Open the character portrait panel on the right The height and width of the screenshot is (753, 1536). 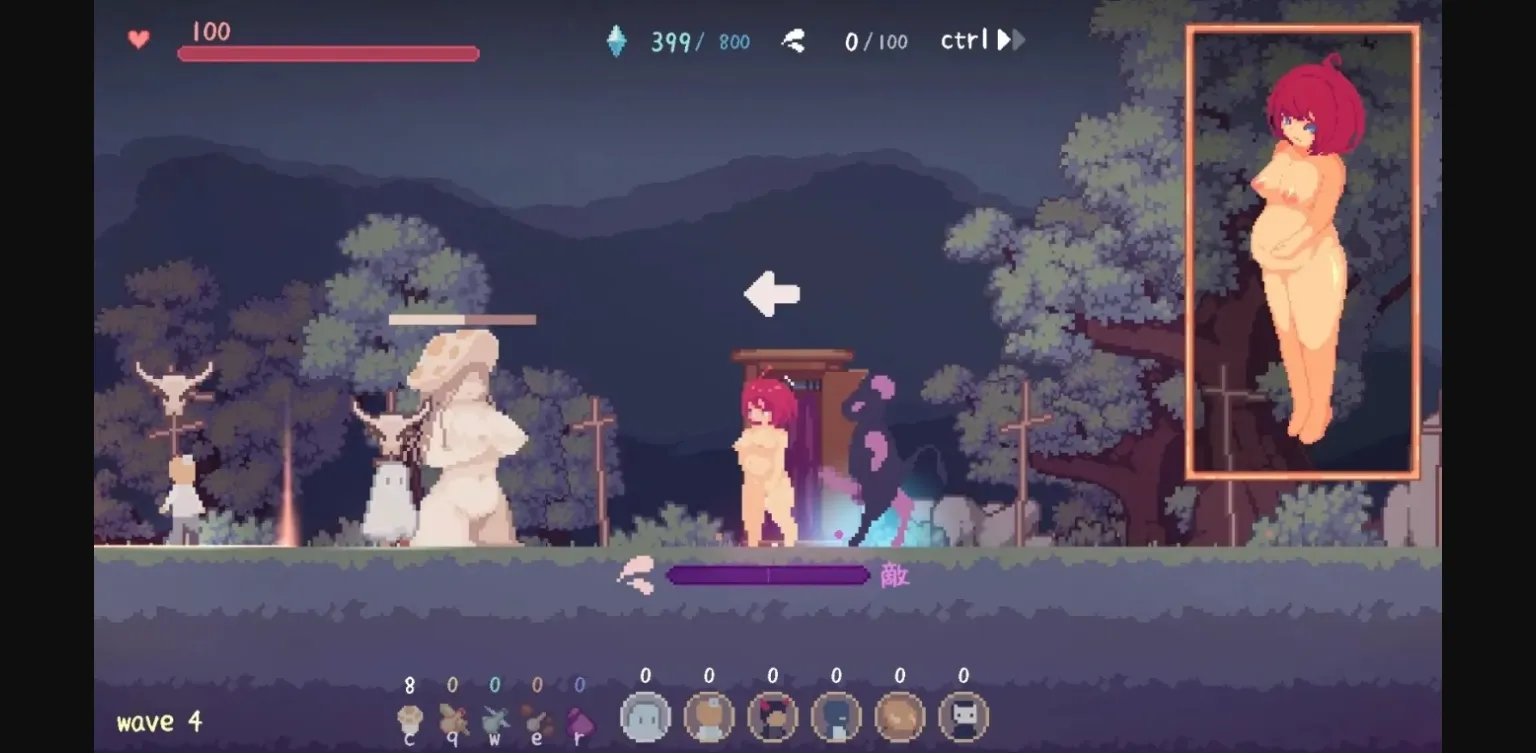pyautogui.click(x=1301, y=250)
